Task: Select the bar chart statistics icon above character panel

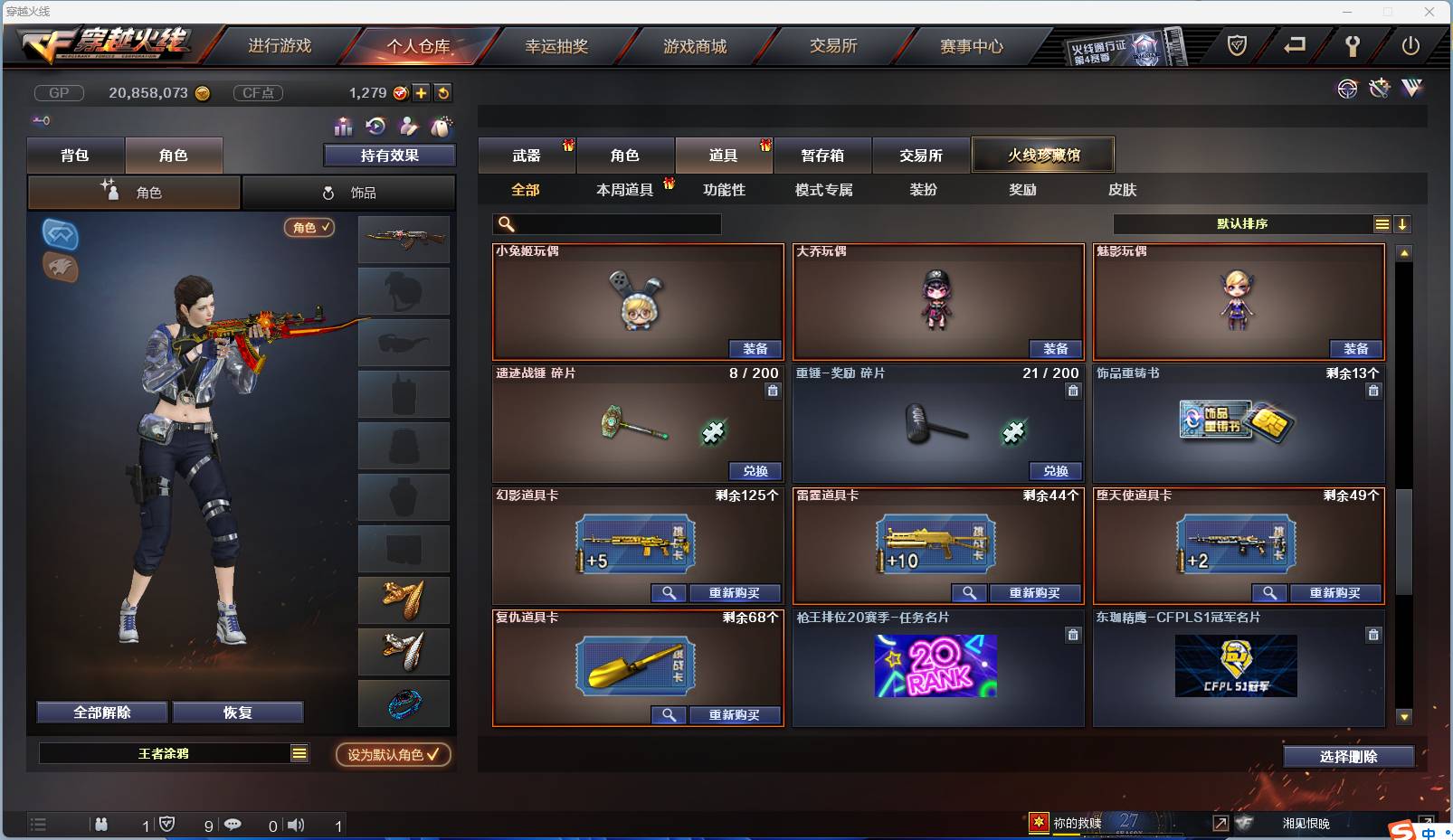Action: pos(342,127)
